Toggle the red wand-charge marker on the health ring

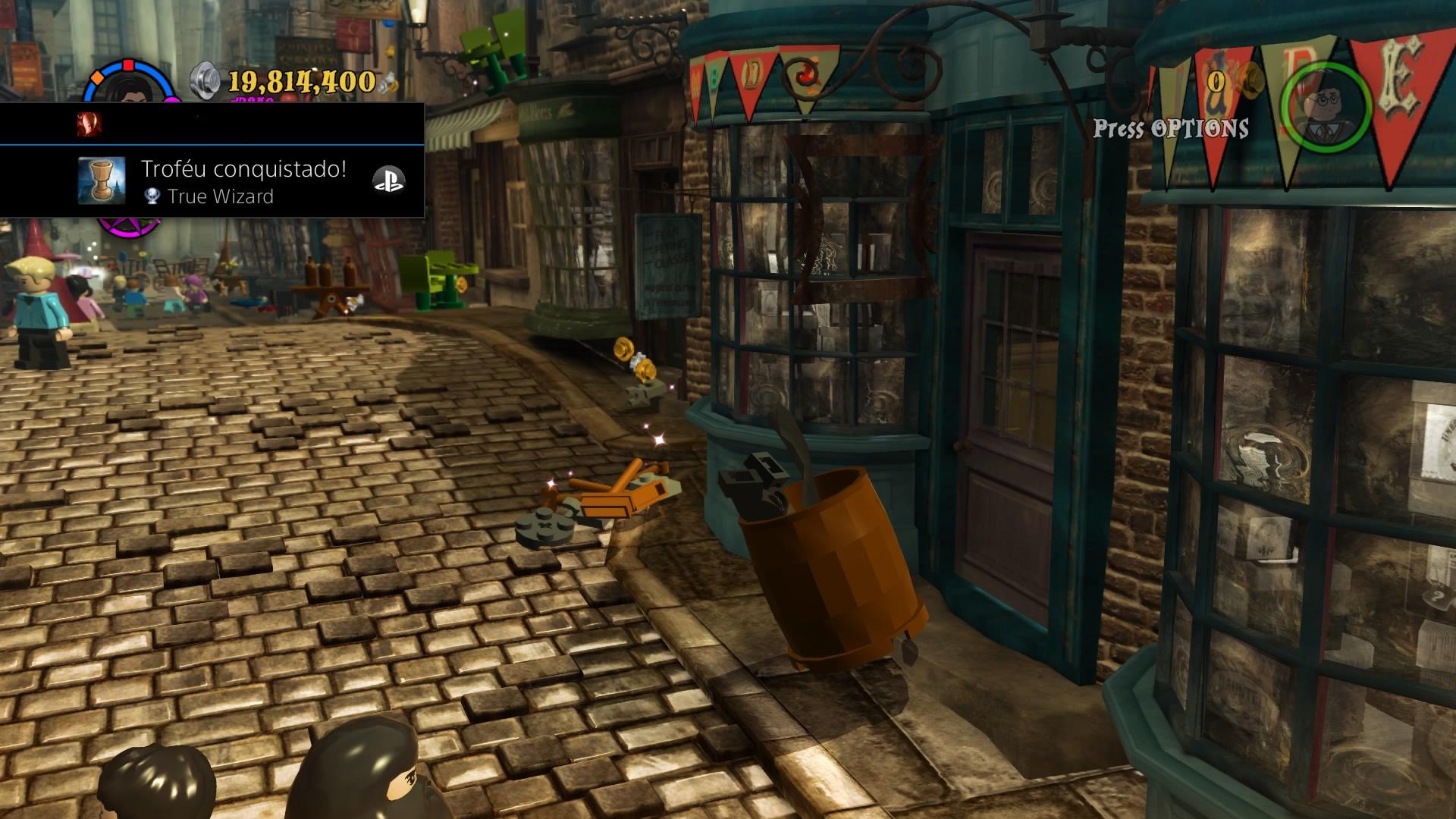click(x=128, y=64)
